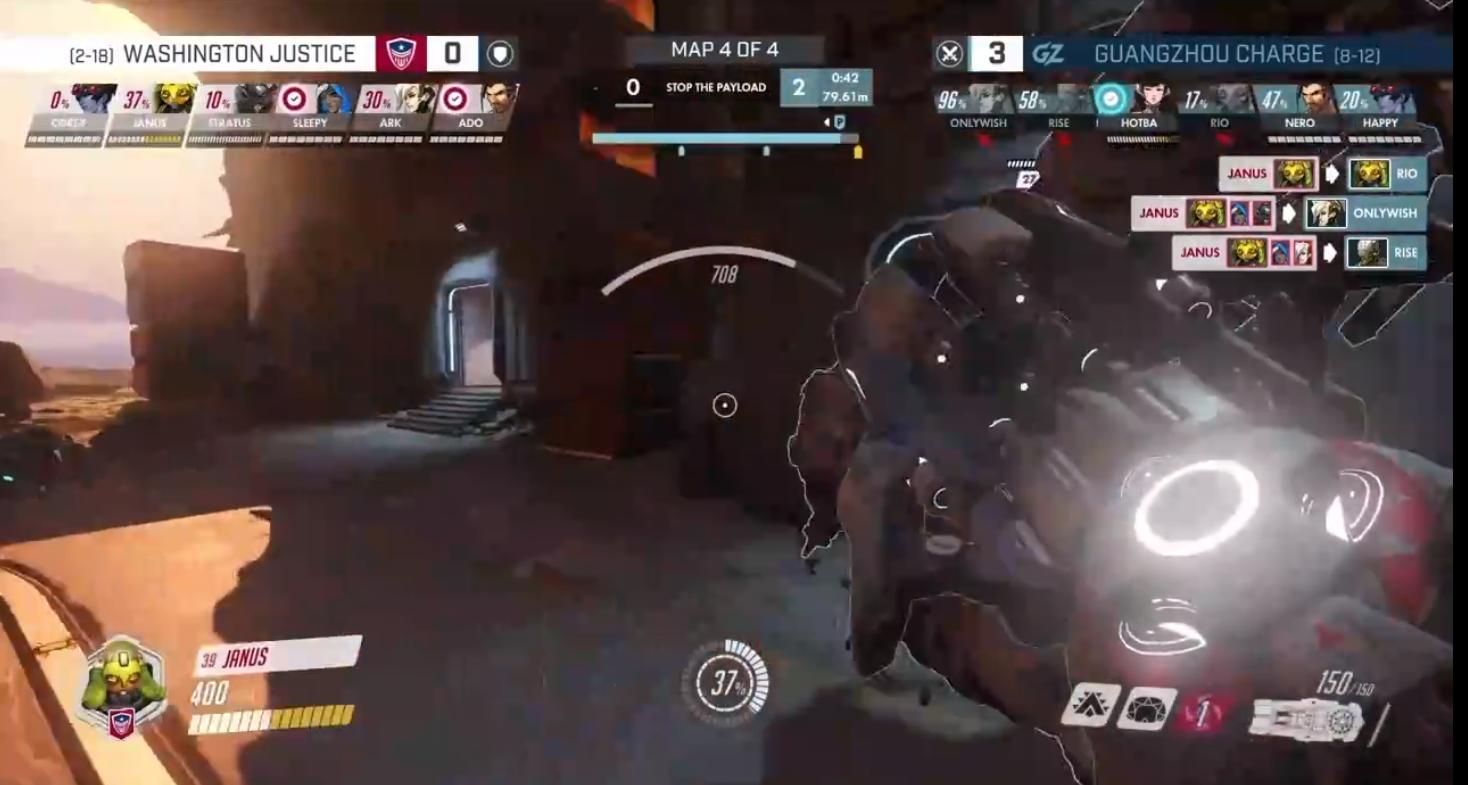The height and width of the screenshot is (785, 1468).
Task: Click the Janus eliminated Rio kill feed entry
Action: click(x=1323, y=174)
